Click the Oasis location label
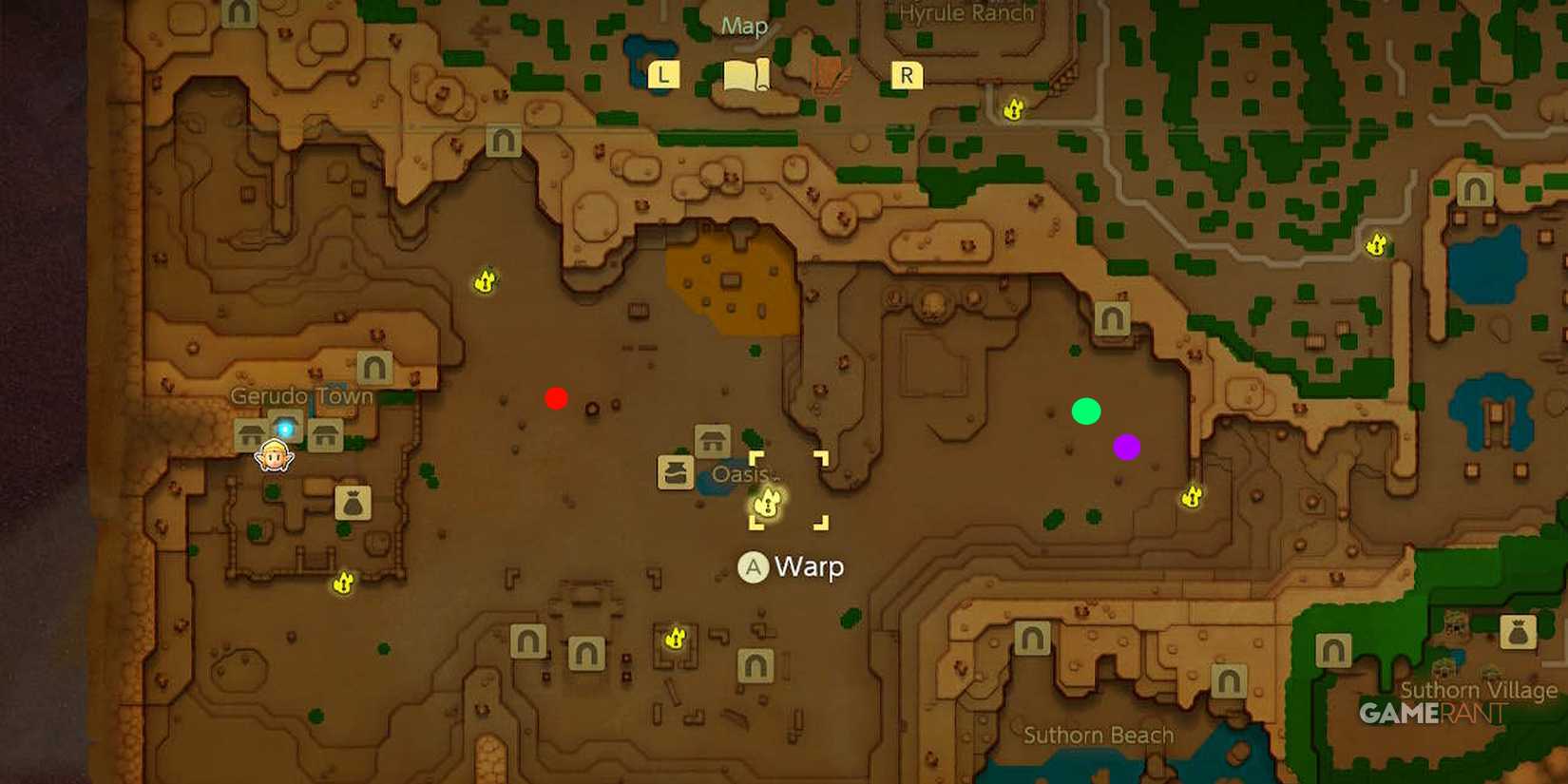The height and width of the screenshot is (784, 1568). 742,475
